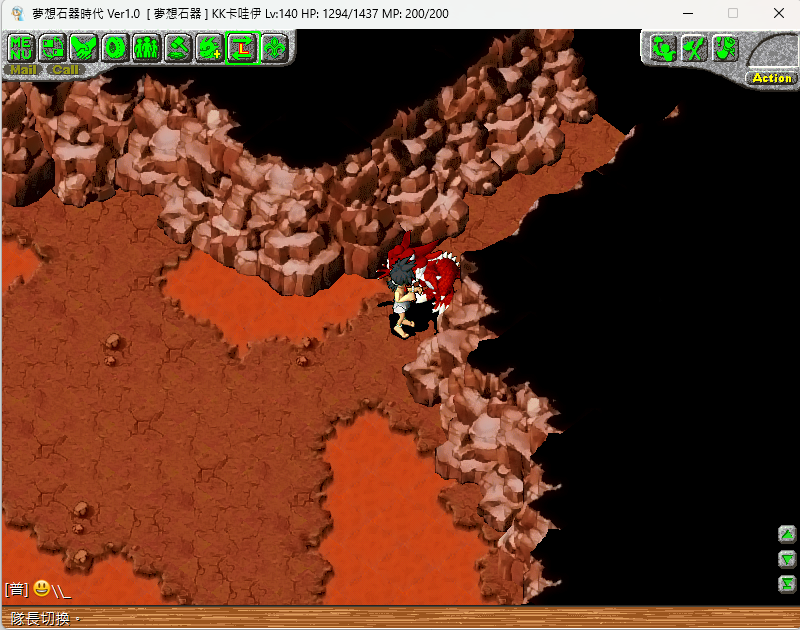Click the card exchange icon
The height and width of the screenshot is (630, 800).
[53, 47]
